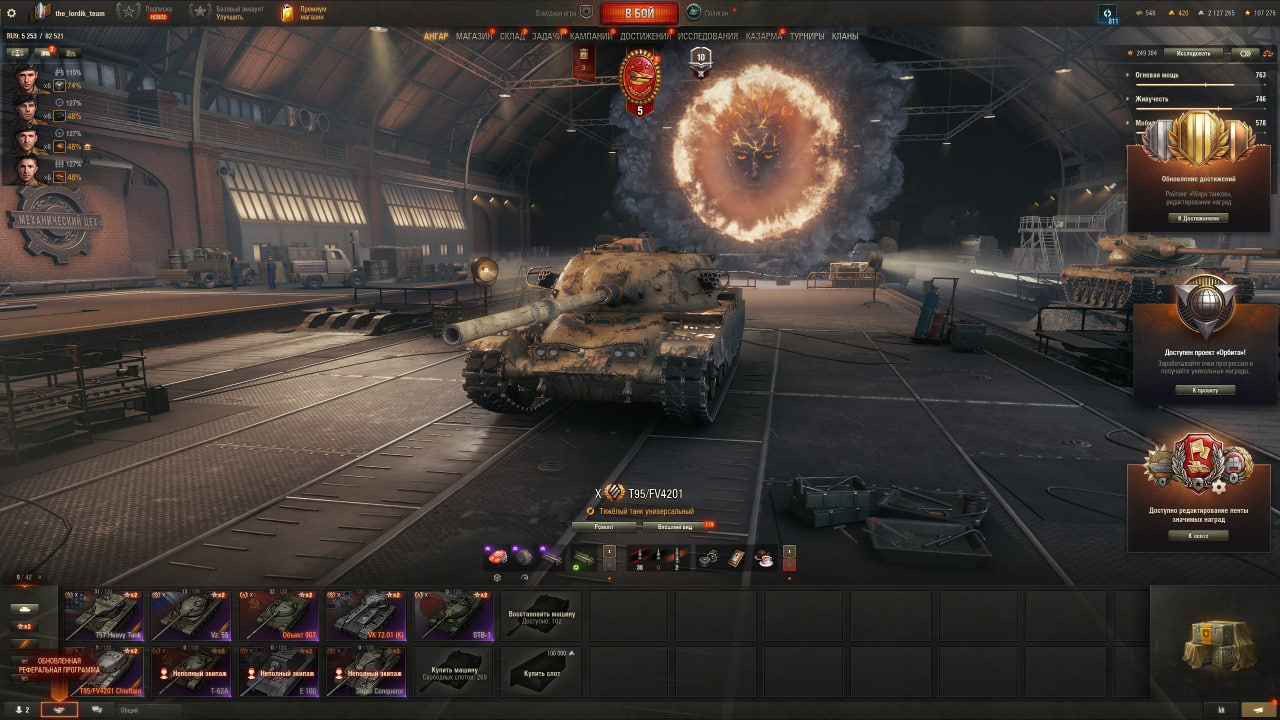Click the К Достижениям button
Image resolution: width=1280 pixels, height=720 pixels.
(1199, 218)
